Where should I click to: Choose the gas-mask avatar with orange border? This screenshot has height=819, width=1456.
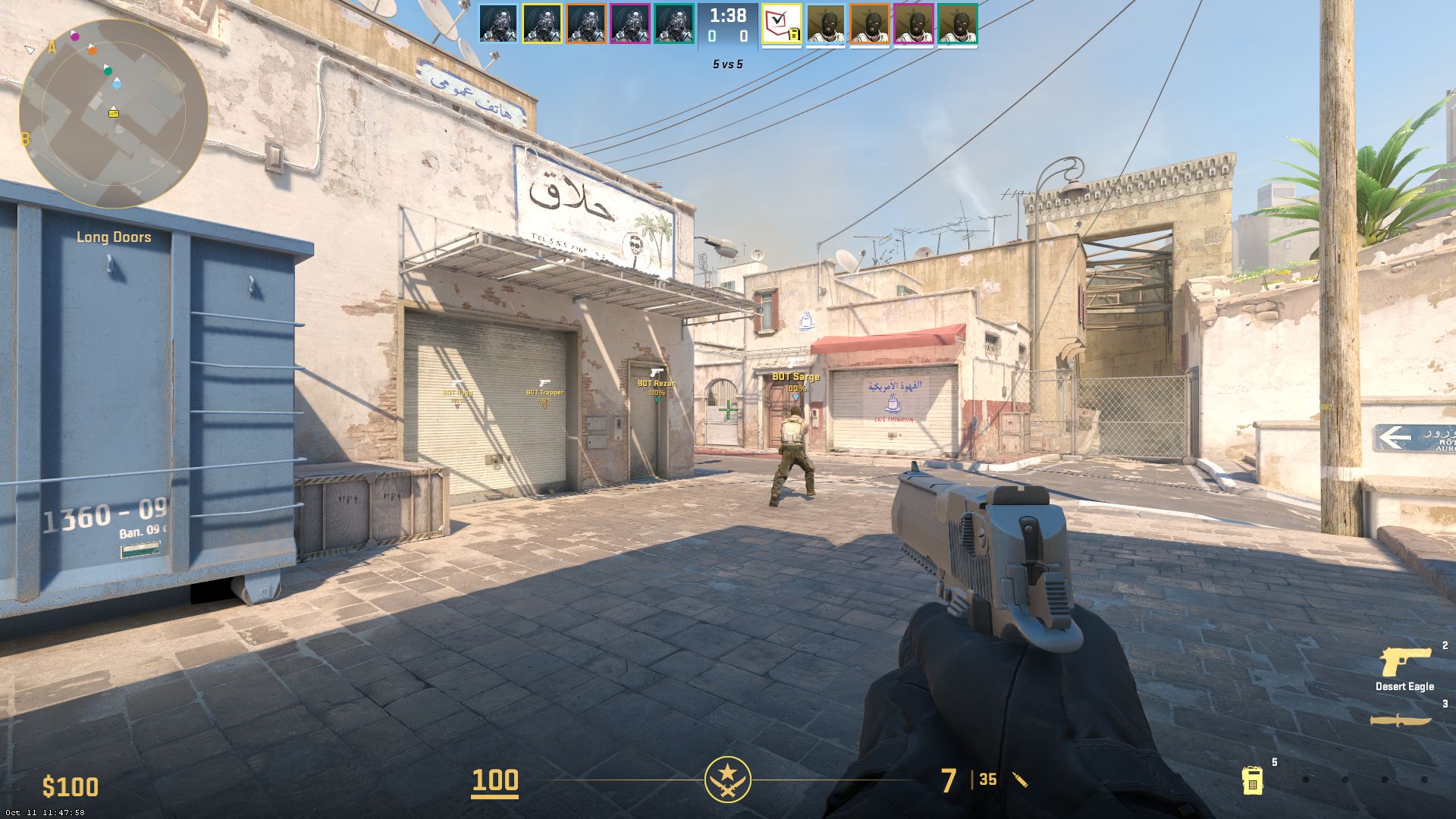tap(586, 24)
